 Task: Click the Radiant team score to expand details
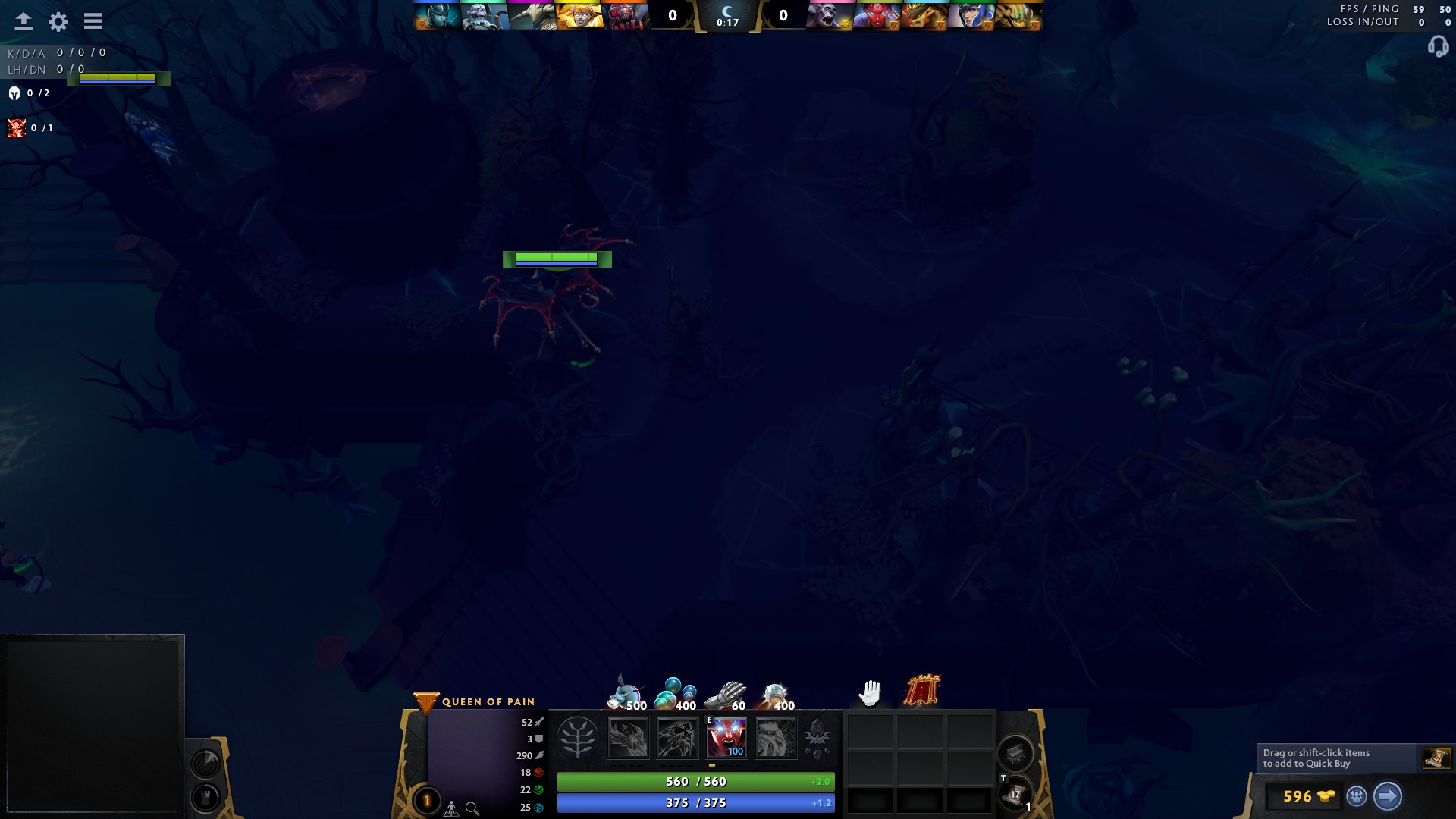coord(670,13)
